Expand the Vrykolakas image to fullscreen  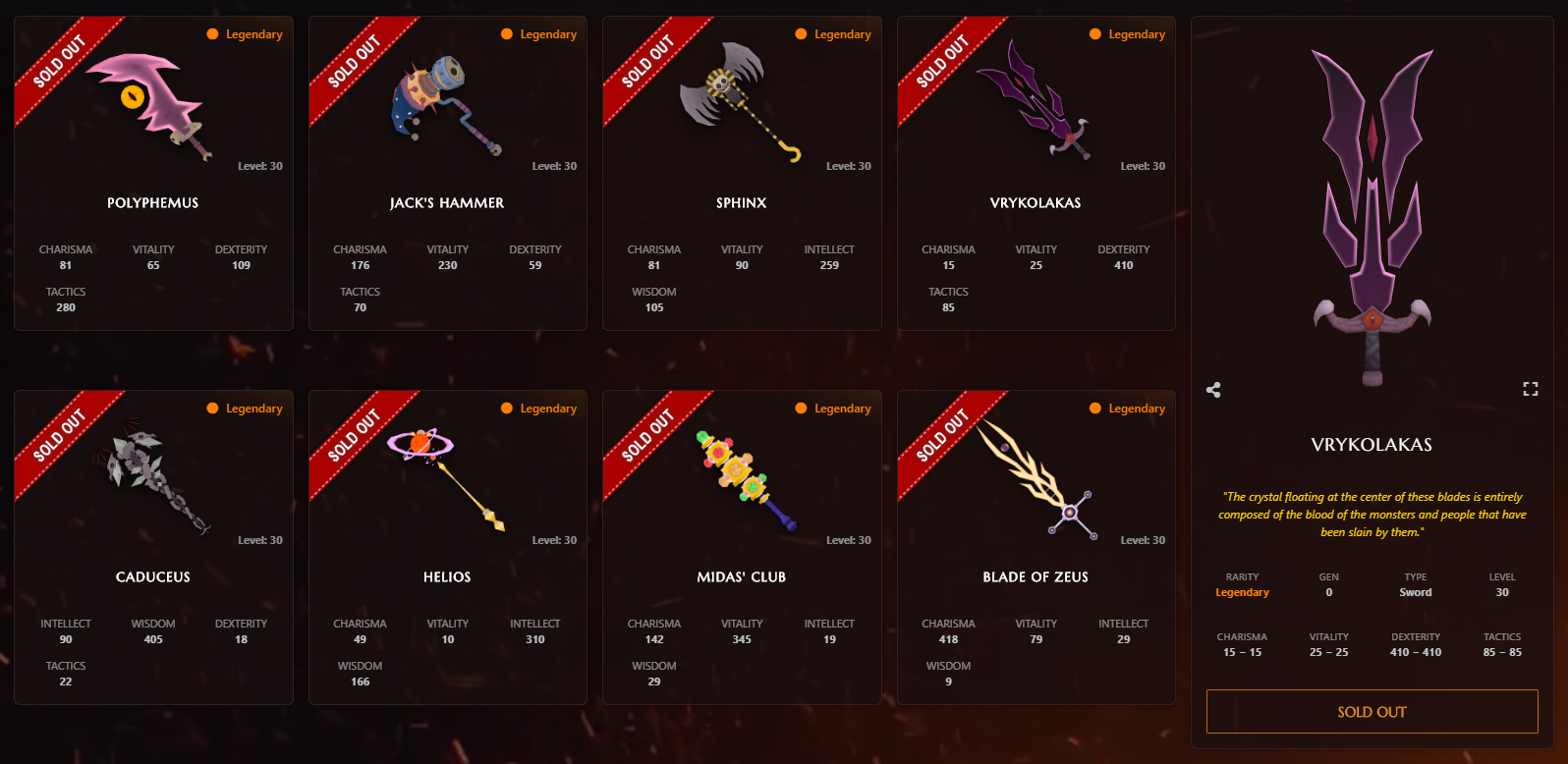tap(1530, 390)
